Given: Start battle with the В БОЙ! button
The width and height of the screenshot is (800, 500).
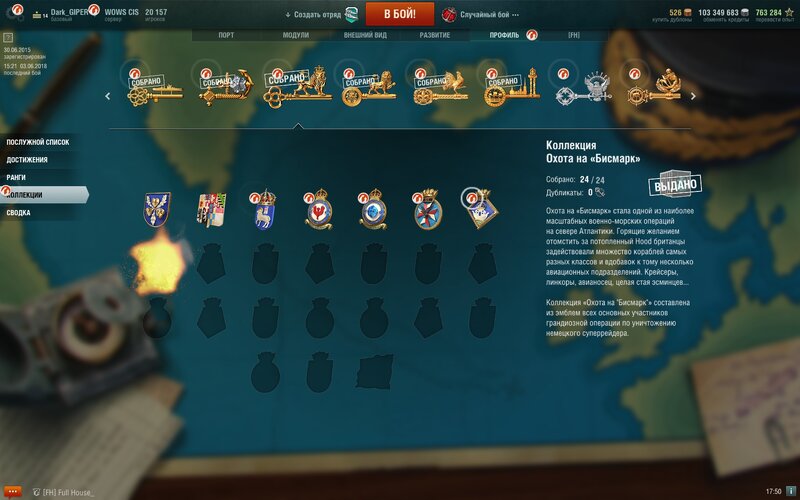Looking at the screenshot, I should coord(400,14).
